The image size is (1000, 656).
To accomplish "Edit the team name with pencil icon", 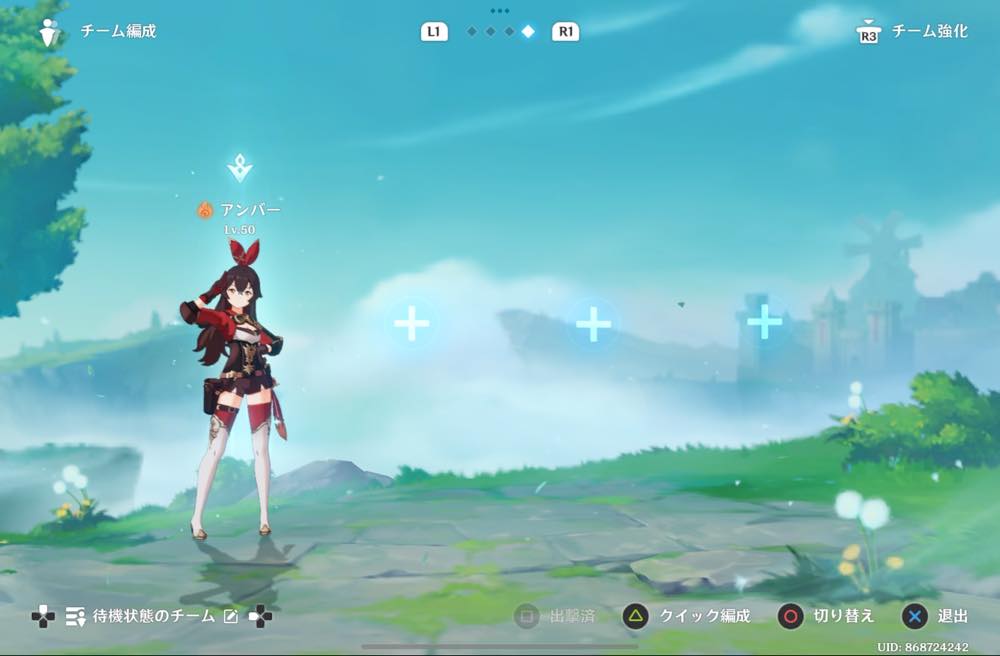I will [231, 616].
